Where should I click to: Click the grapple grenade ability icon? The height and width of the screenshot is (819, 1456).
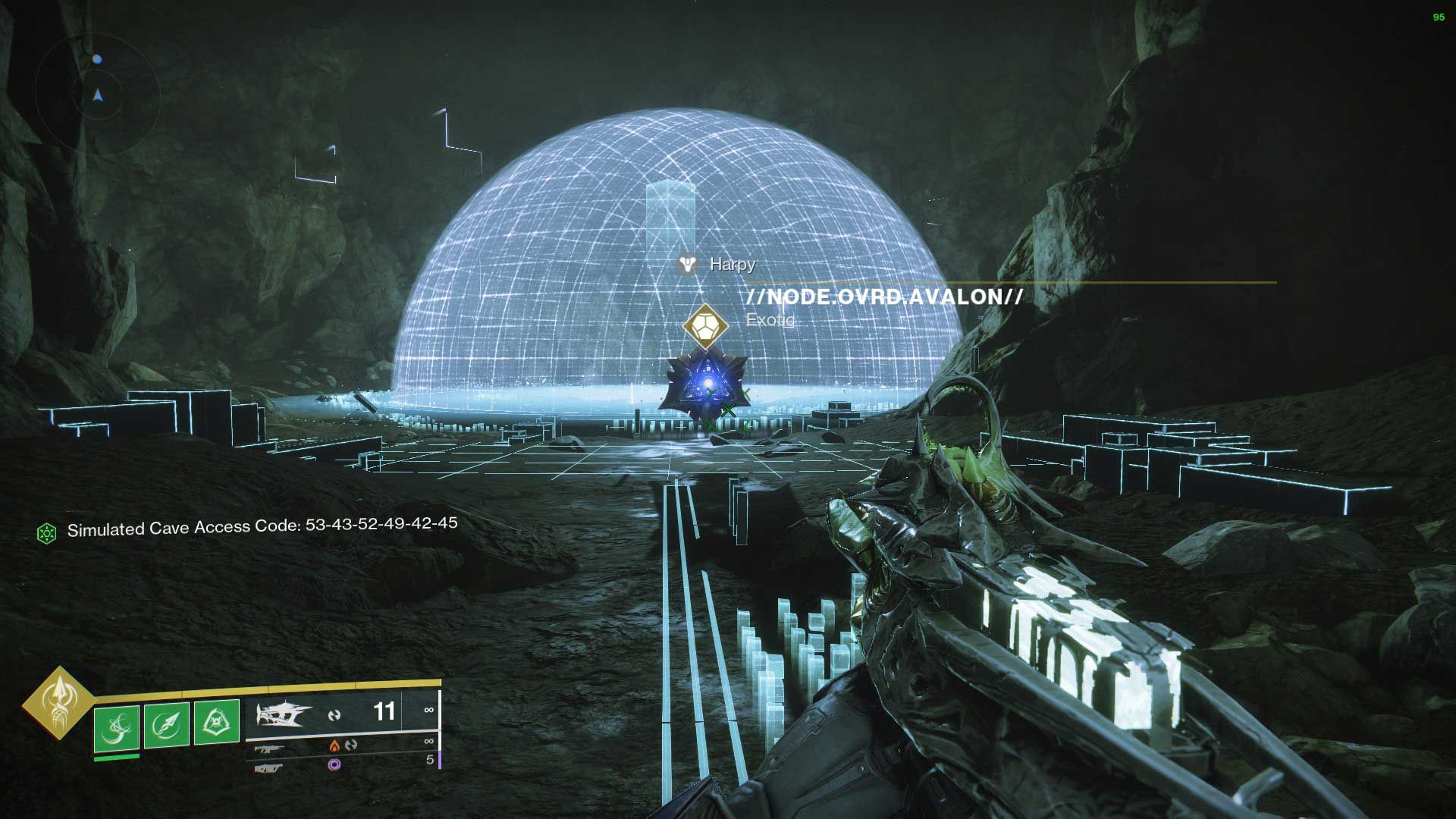pos(118,725)
